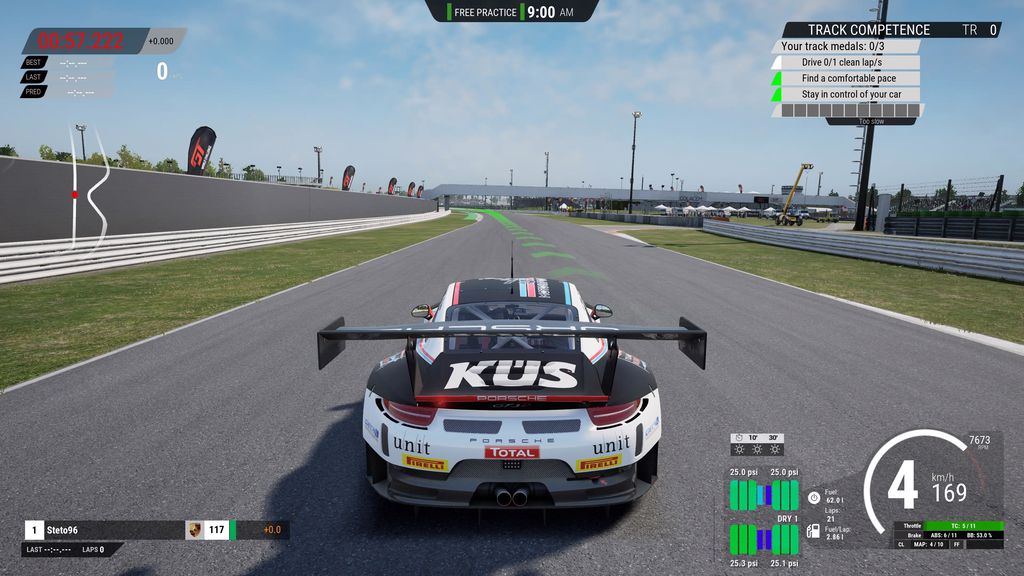The width and height of the screenshot is (1024, 576).
Task: Click the Porsche badge beside car 117
Action: point(194,530)
